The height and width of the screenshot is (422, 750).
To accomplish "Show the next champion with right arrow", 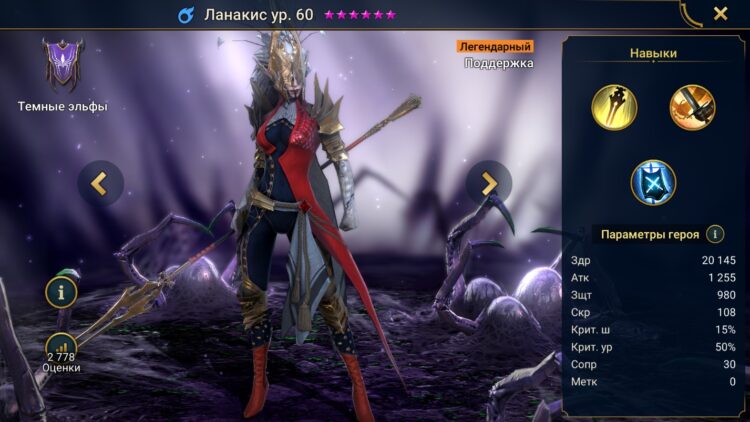I will [489, 183].
